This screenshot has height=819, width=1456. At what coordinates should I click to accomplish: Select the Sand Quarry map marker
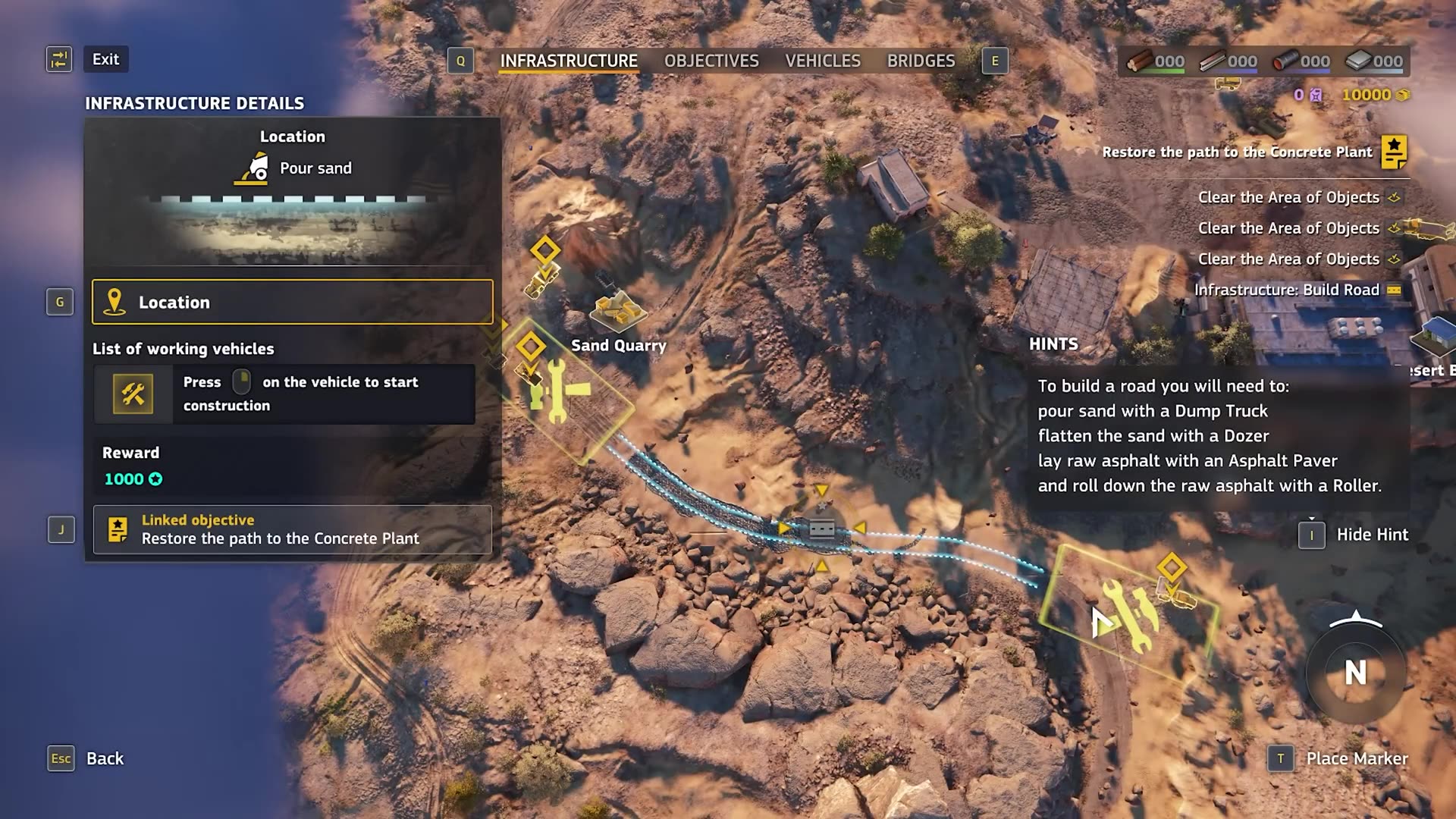pos(617,312)
